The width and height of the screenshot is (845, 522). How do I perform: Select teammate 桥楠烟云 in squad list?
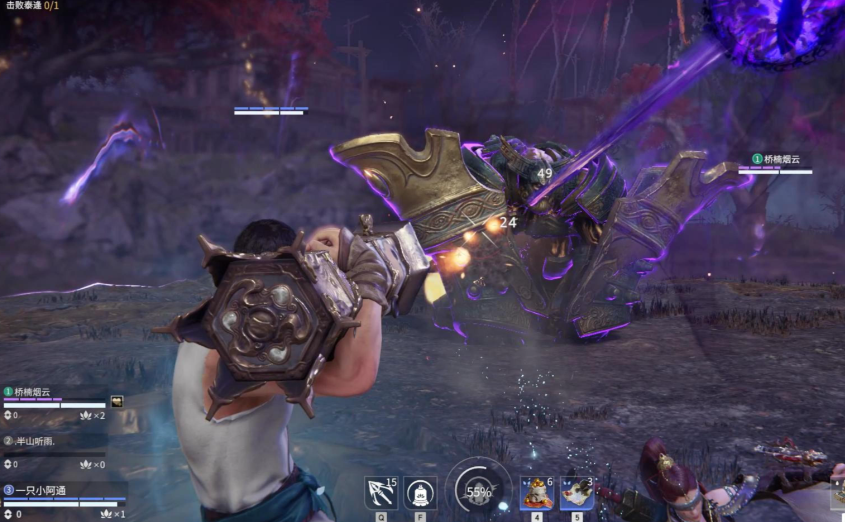click(x=32, y=392)
